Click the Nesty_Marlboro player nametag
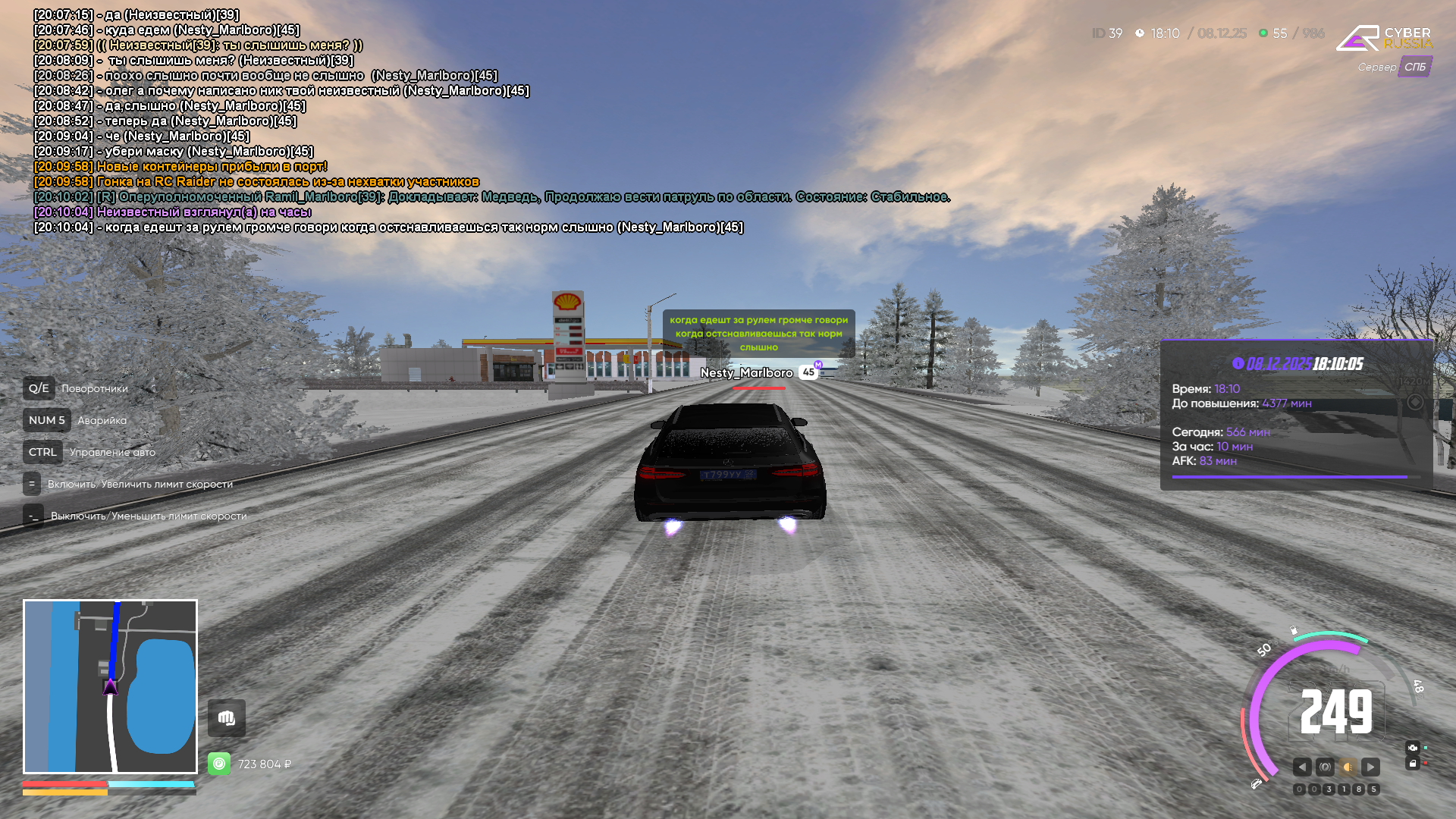The width and height of the screenshot is (1456, 819). (x=747, y=372)
